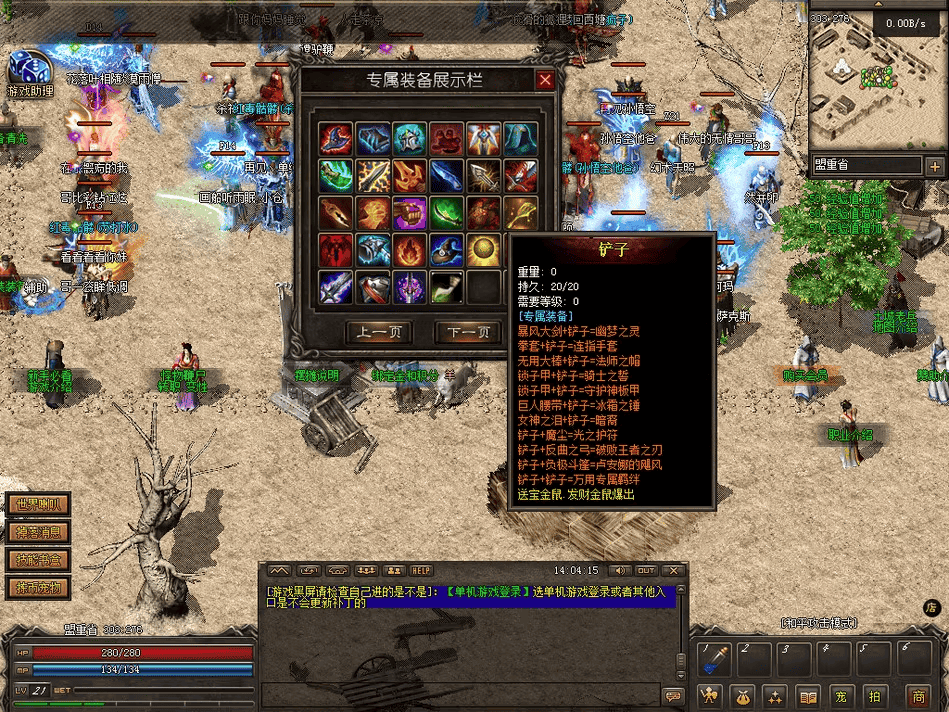Click the OUT button on chat bar
The width and height of the screenshot is (949, 712).
tap(646, 571)
